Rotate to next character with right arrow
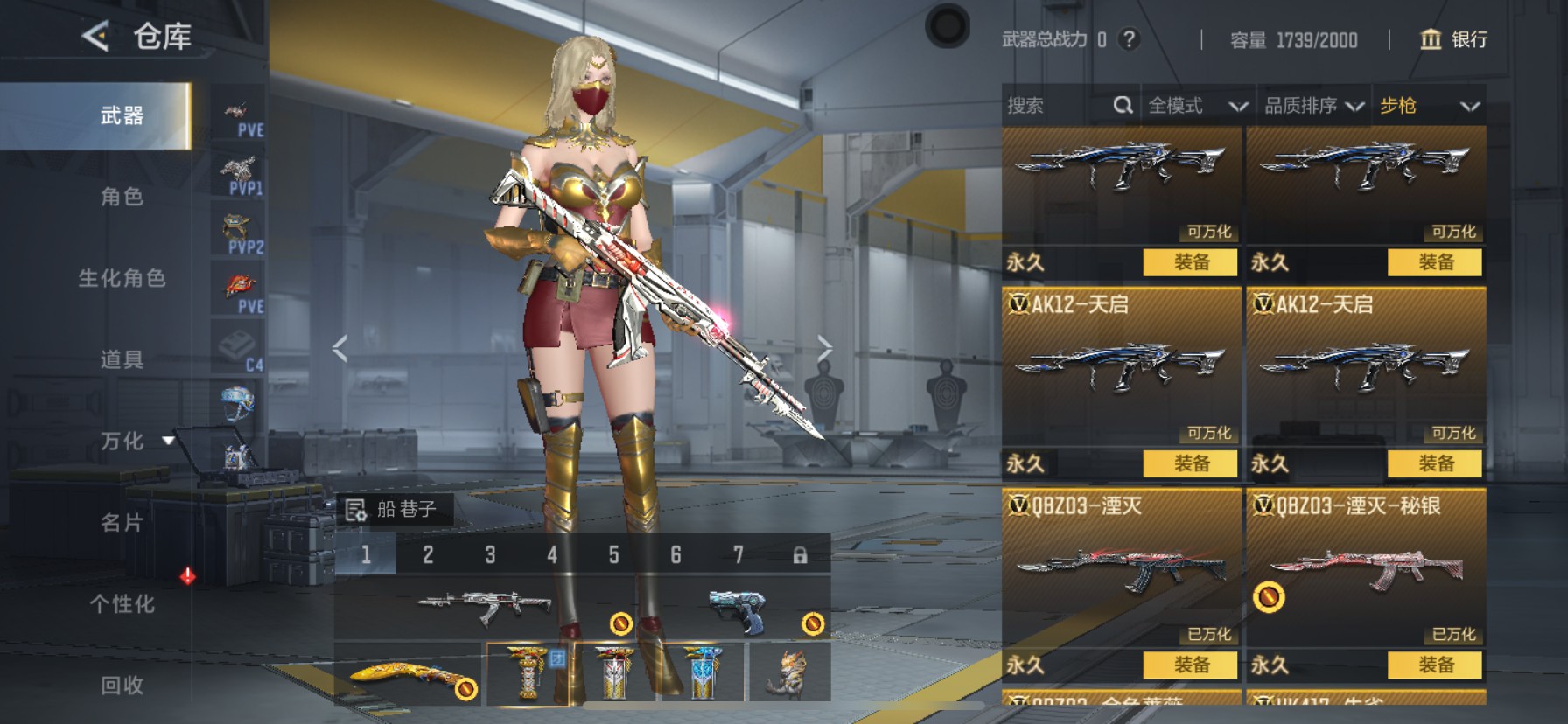1568x724 pixels. pyautogui.click(x=823, y=348)
